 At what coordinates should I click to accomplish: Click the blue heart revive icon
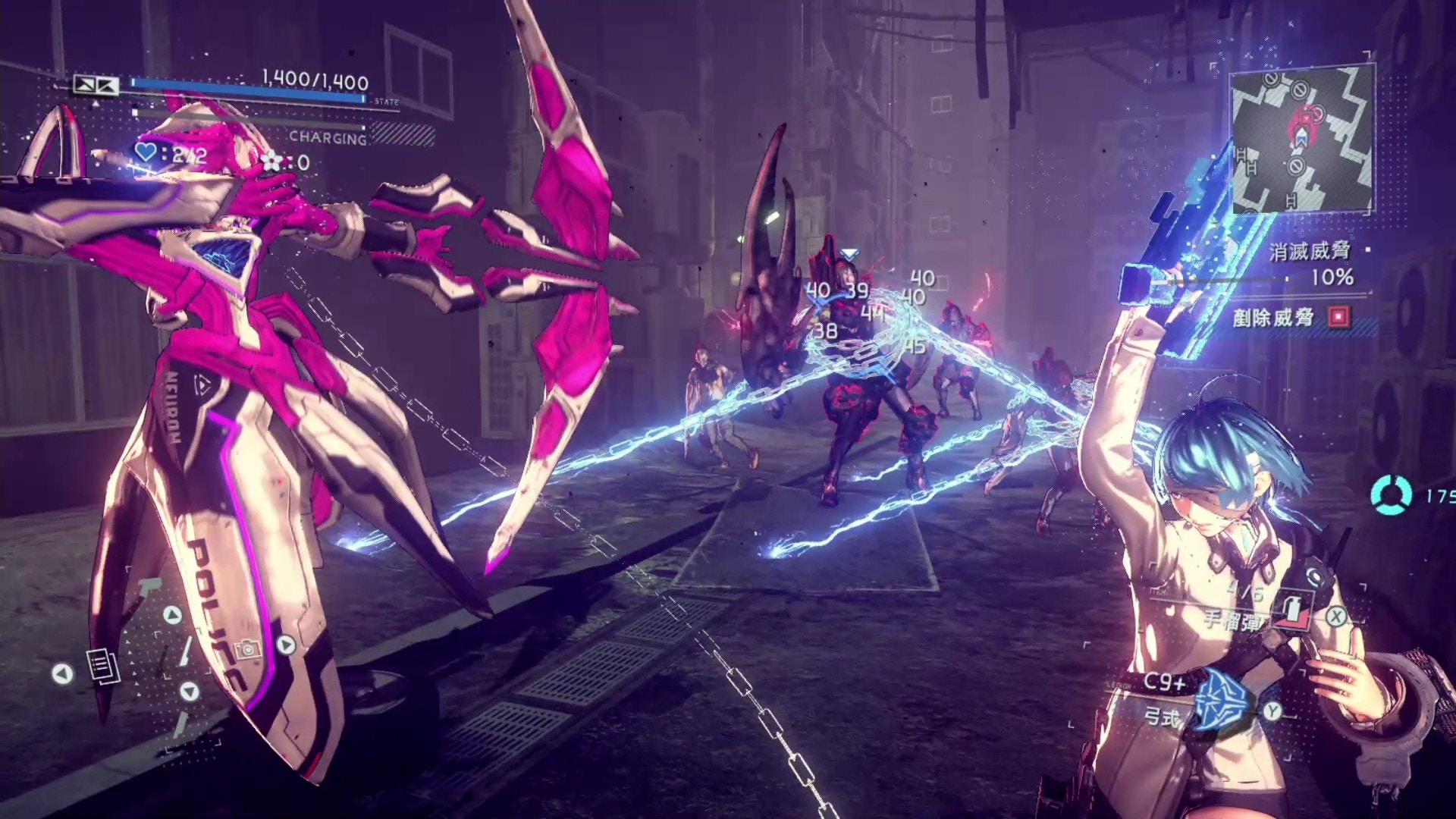146,152
